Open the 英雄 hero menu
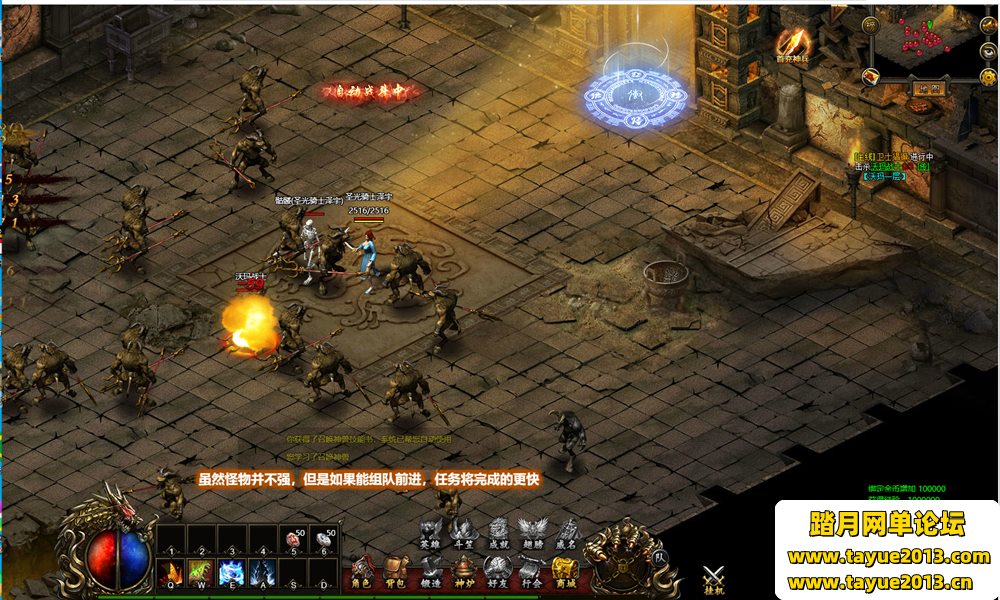 (x=430, y=533)
